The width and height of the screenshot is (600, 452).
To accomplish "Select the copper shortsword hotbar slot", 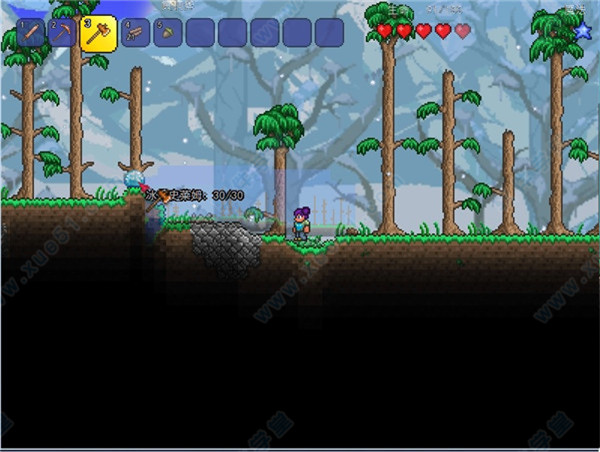I will pyautogui.click(x=31, y=33).
